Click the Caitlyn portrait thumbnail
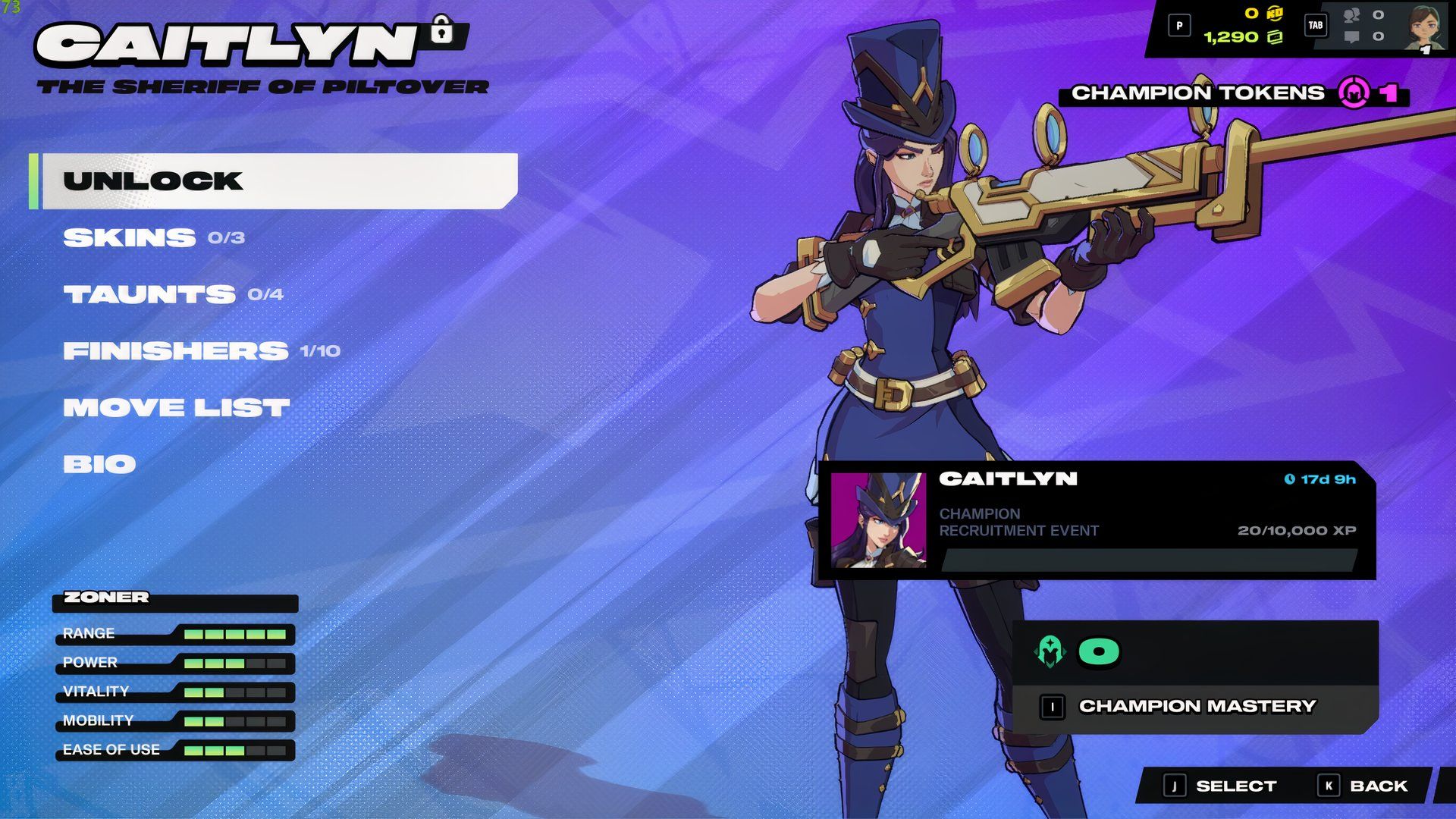1456x819 pixels. pos(880,522)
